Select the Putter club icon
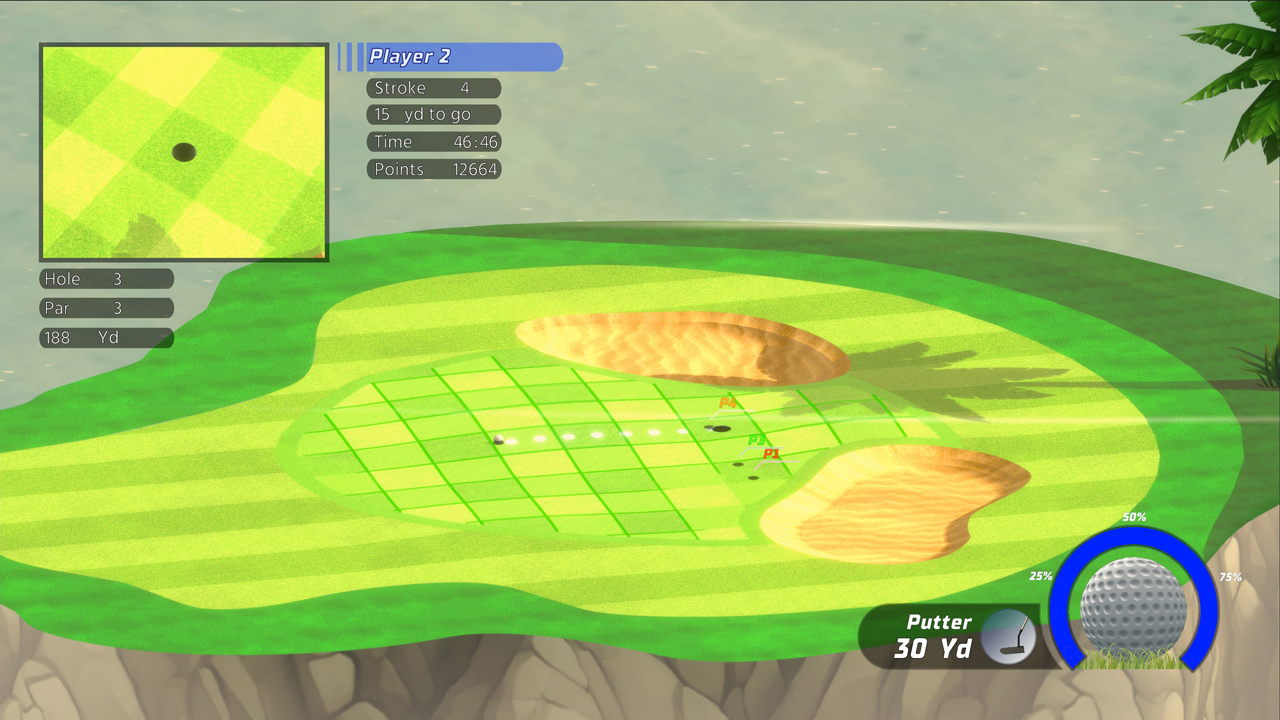The height and width of the screenshot is (720, 1280). pyautogui.click(x=1010, y=637)
